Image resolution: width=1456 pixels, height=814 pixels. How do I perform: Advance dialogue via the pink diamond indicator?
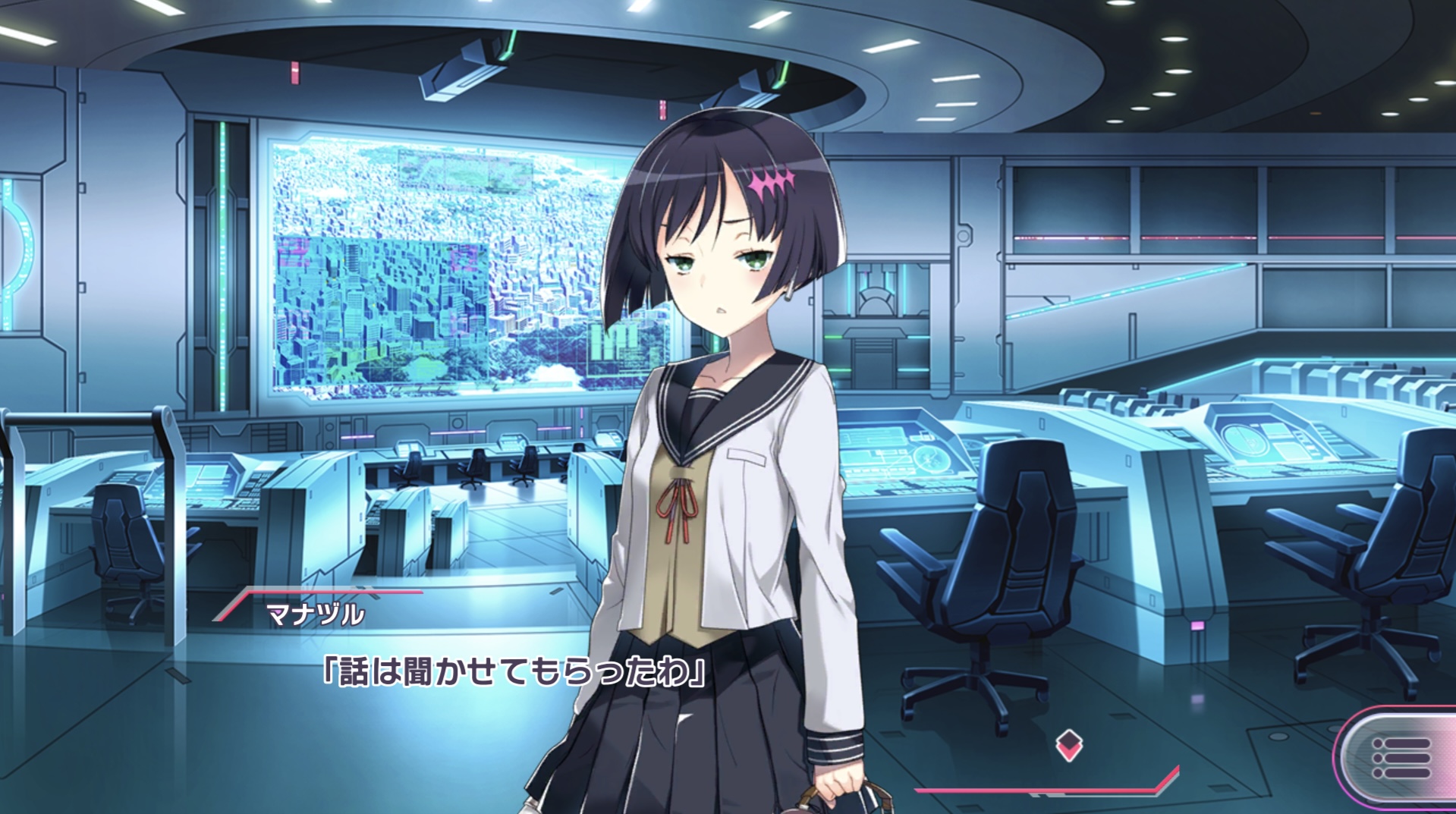(1068, 746)
